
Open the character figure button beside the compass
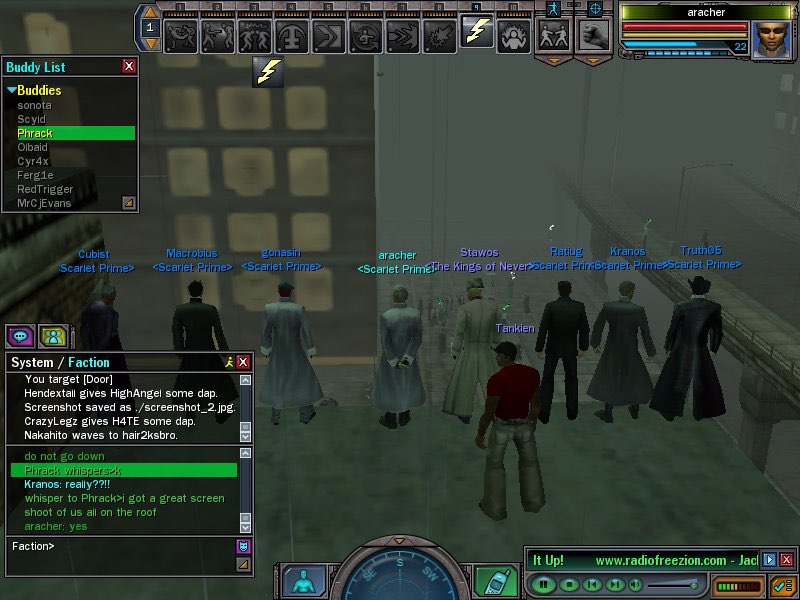303,582
